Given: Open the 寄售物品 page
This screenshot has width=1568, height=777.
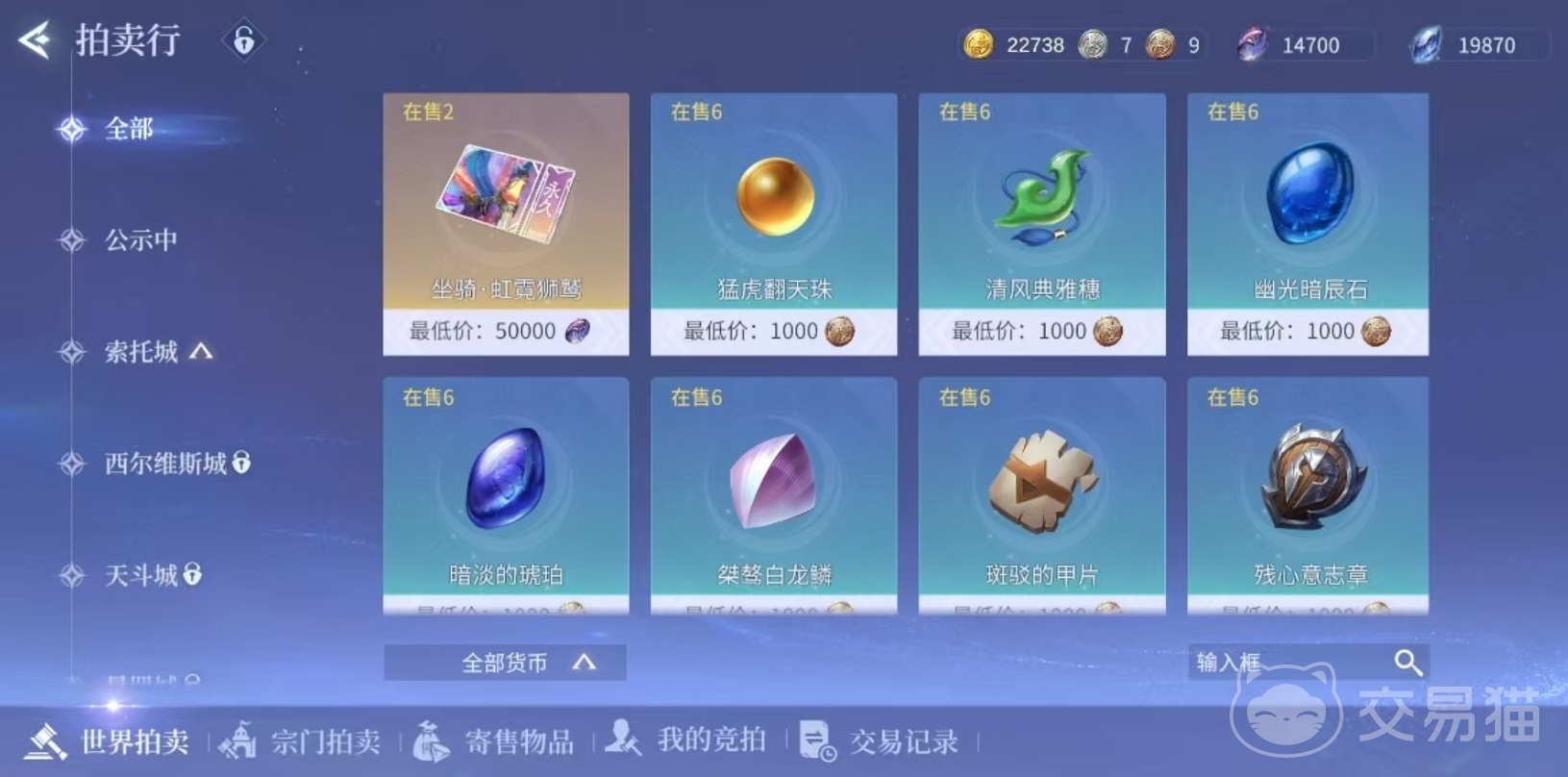Looking at the screenshot, I should 519,741.
